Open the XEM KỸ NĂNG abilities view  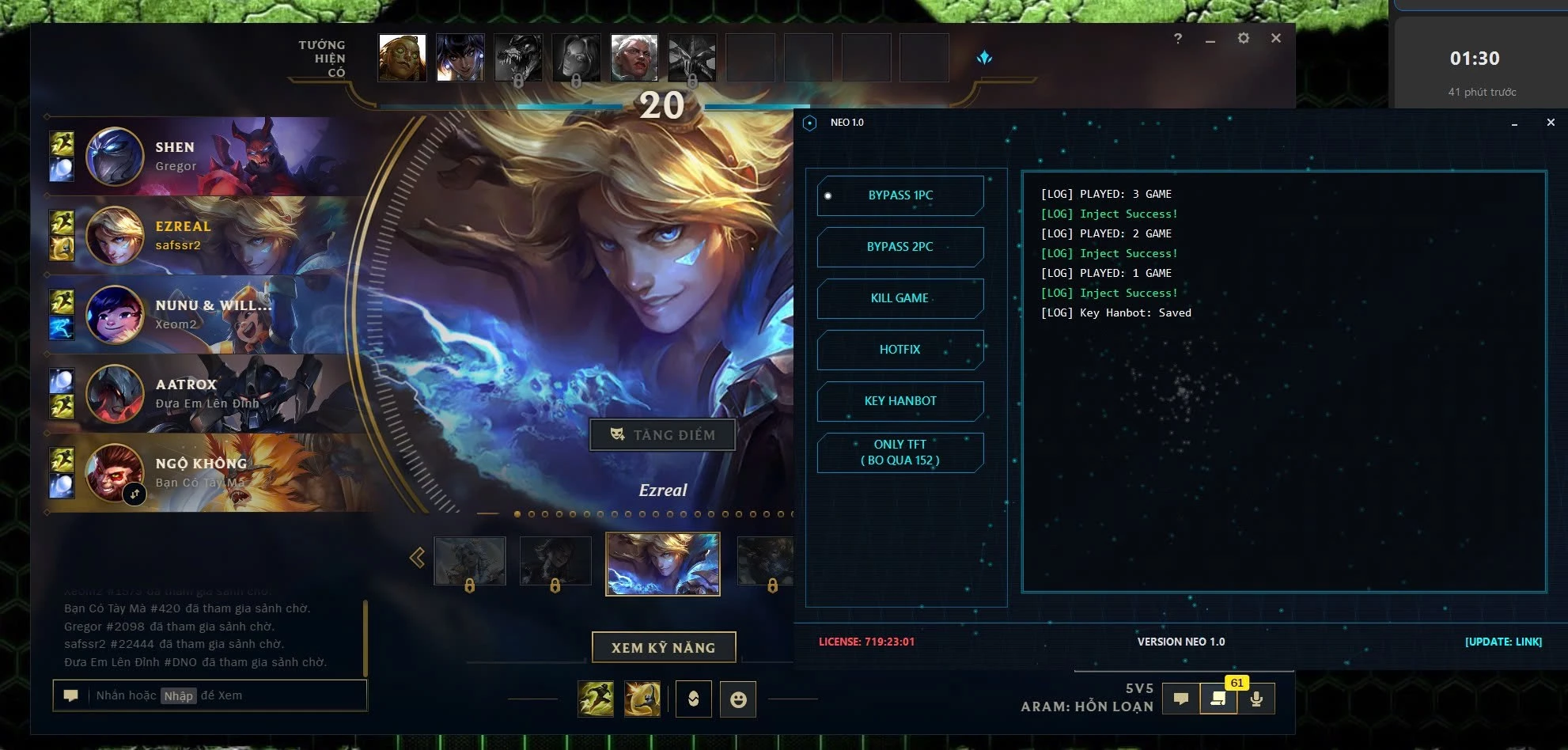[663, 647]
